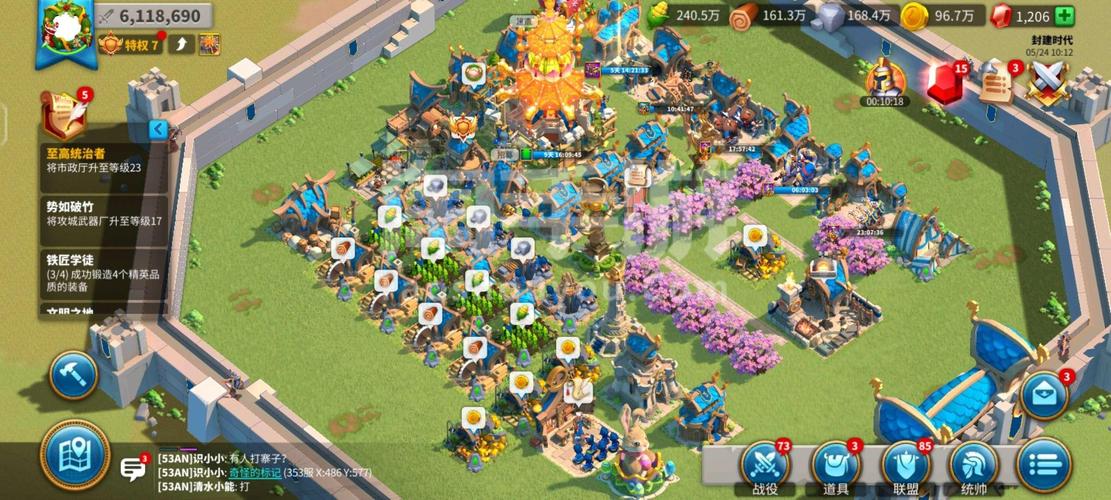Open the 联盟 alliance menu
This screenshot has height=500, width=1111.
click(906, 466)
